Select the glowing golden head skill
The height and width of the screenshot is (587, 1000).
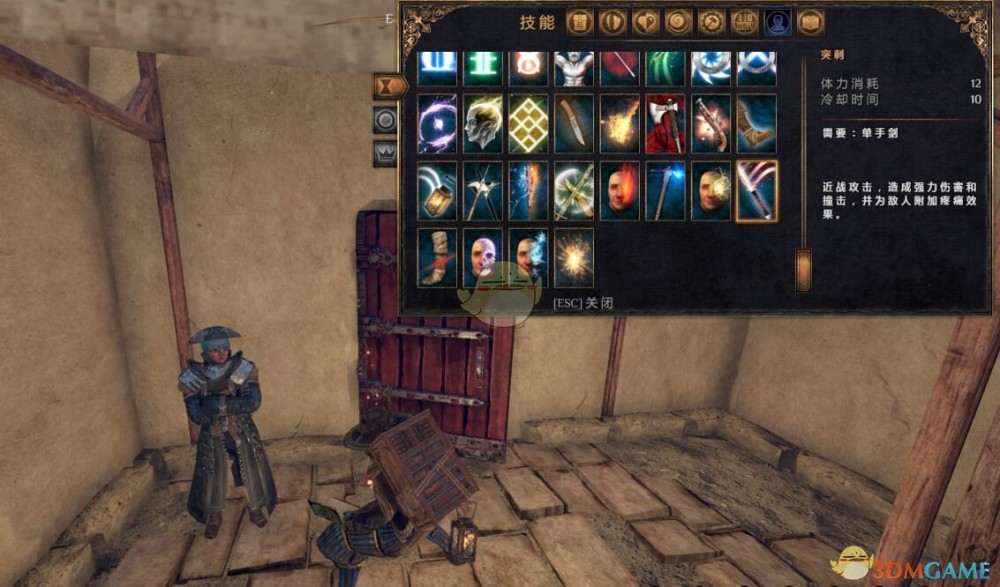(x=483, y=124)
